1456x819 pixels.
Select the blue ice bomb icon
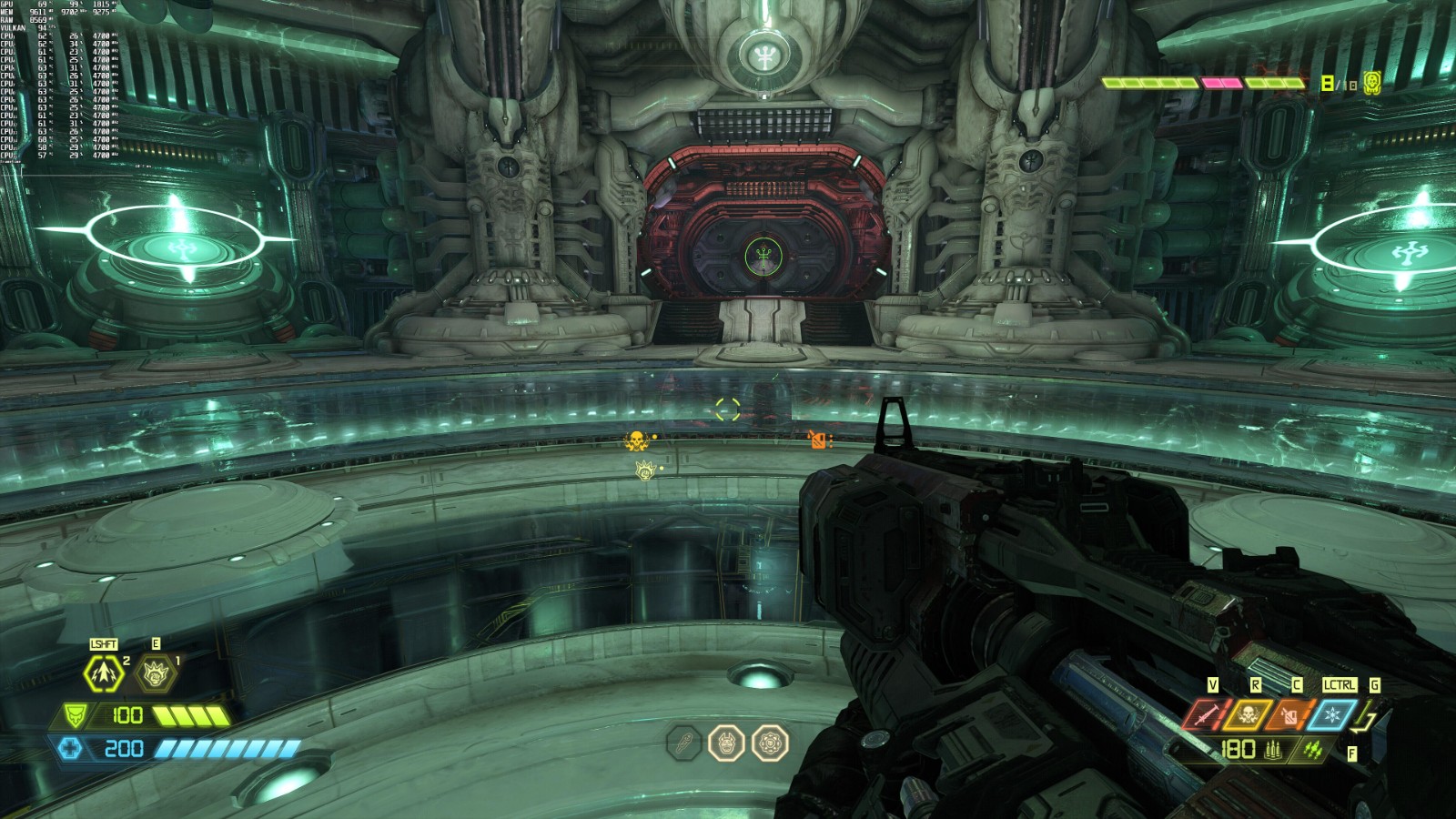(1332, 716)
